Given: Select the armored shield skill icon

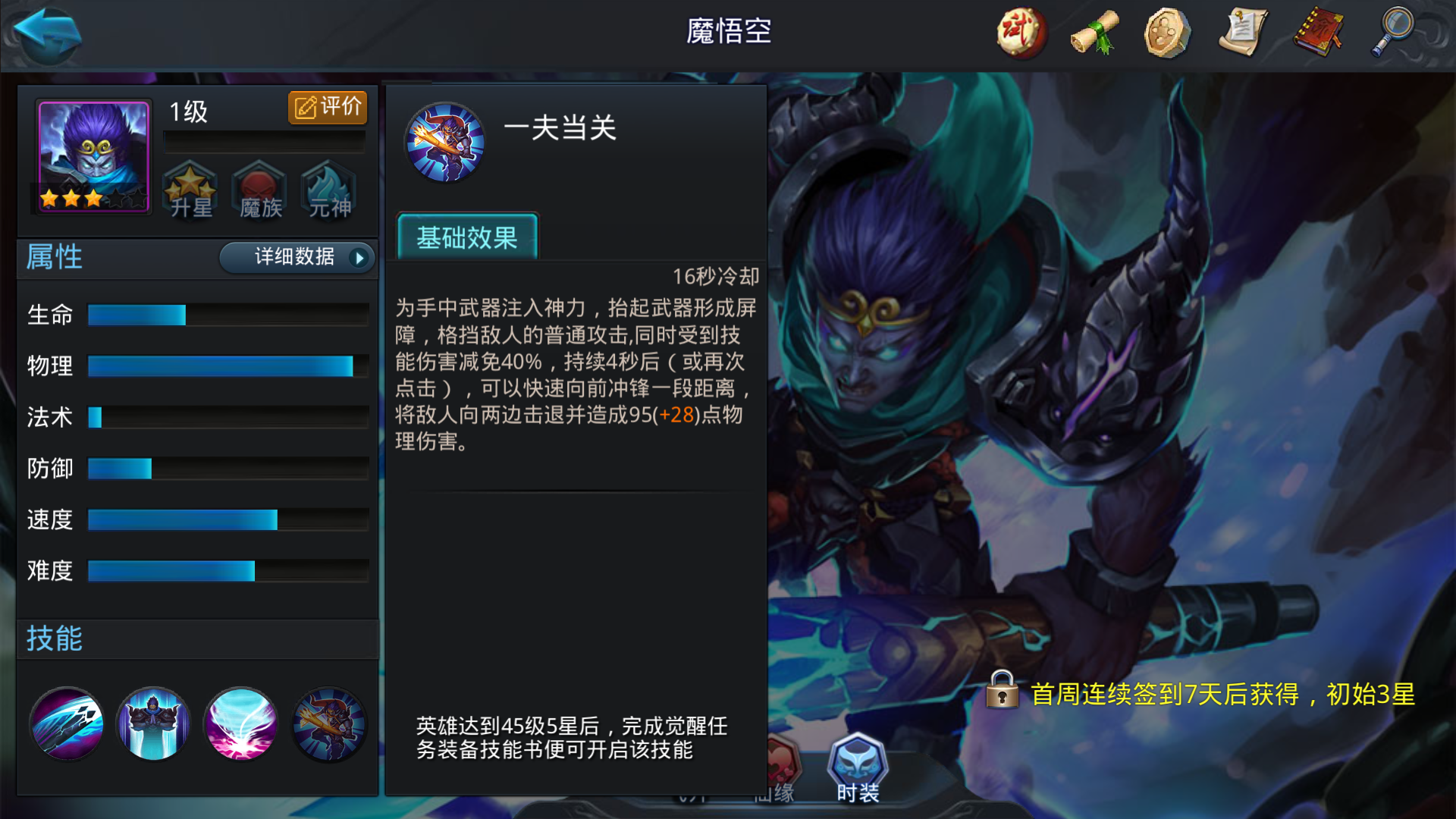Looking at the screenshot, I should click(153, 724).
